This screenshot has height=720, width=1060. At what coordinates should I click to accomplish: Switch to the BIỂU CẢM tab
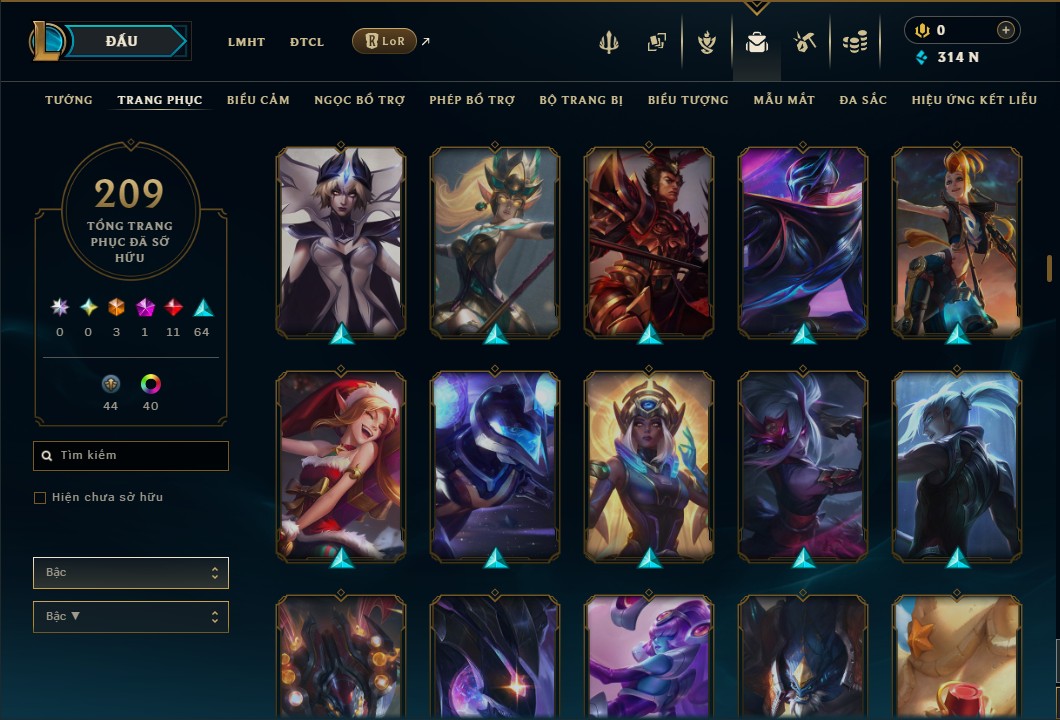coord(258,100)
